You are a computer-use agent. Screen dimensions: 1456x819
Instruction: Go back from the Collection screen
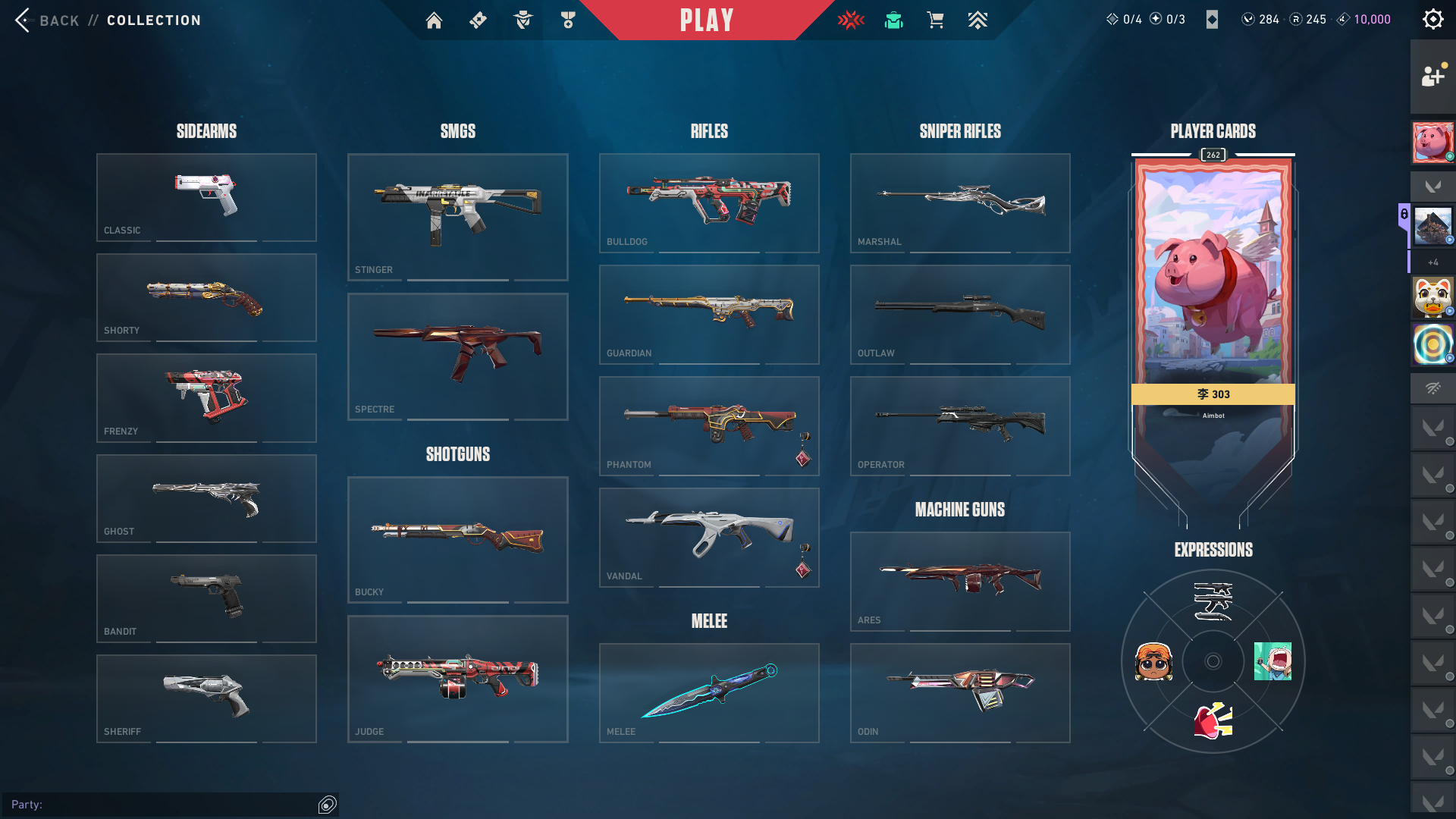[x=47, y=20]
